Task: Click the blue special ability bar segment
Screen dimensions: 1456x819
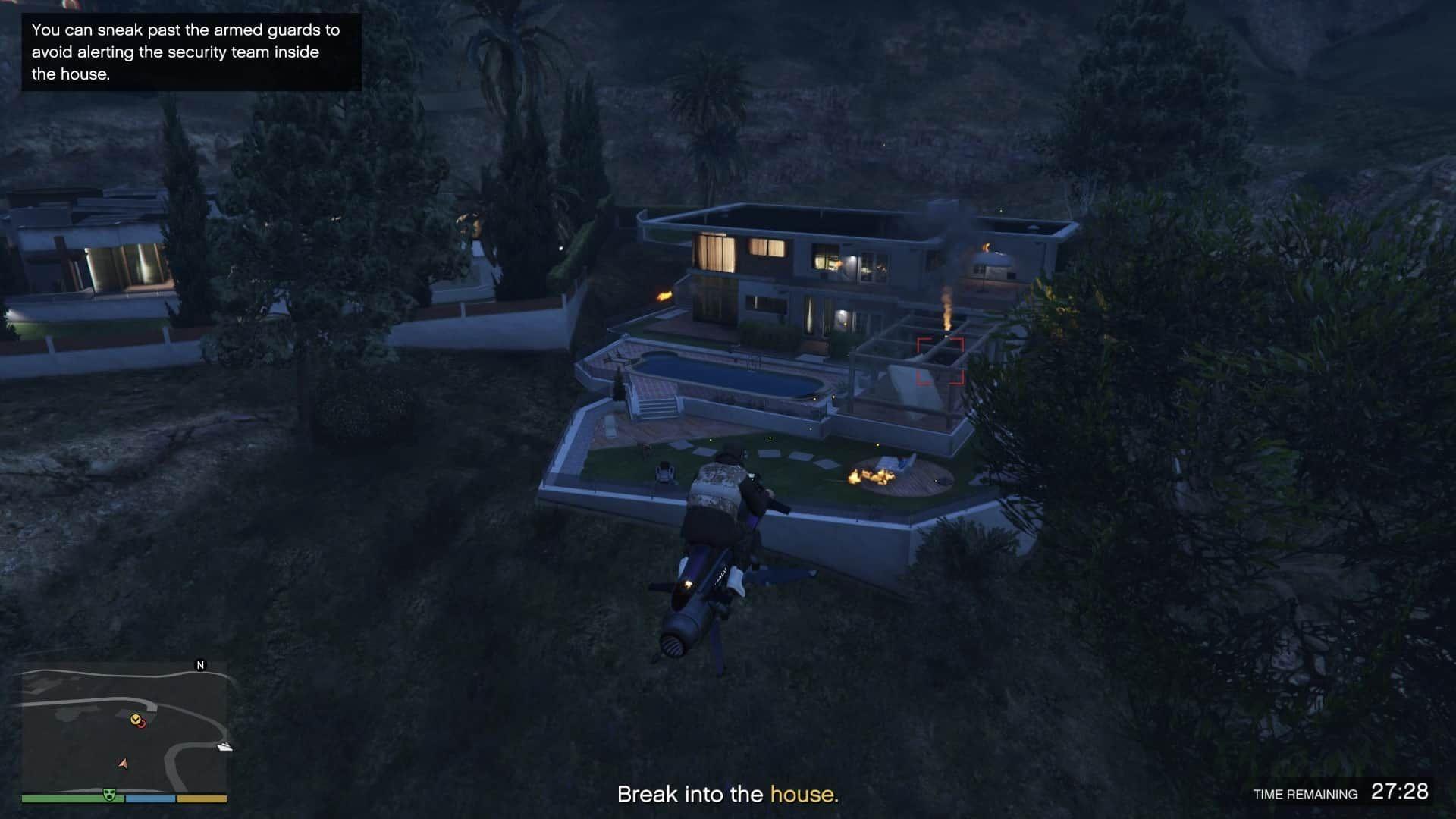Action: click(x=149, y=799)
